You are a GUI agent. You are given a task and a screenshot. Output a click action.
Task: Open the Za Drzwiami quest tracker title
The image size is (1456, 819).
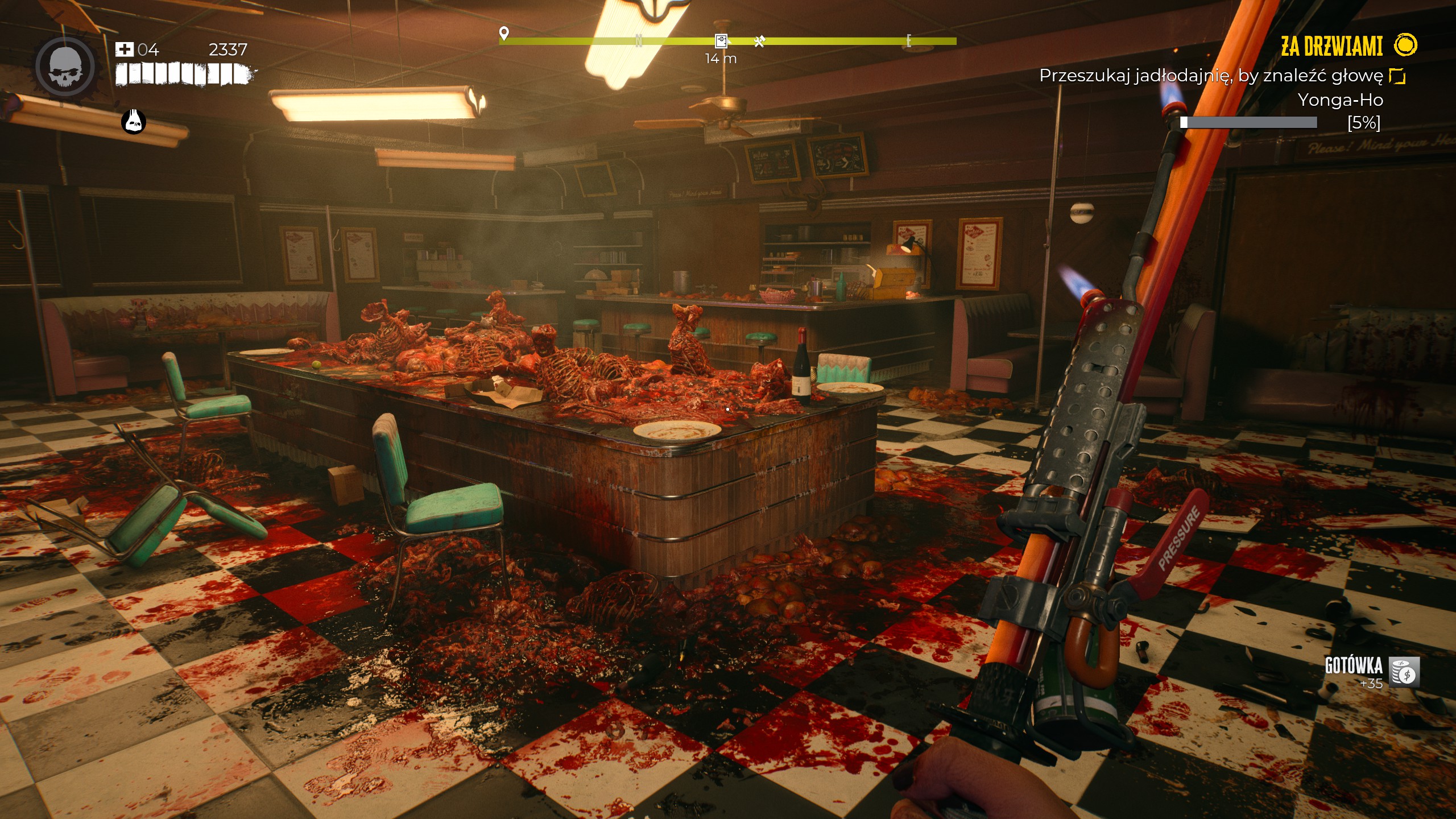1331,46
